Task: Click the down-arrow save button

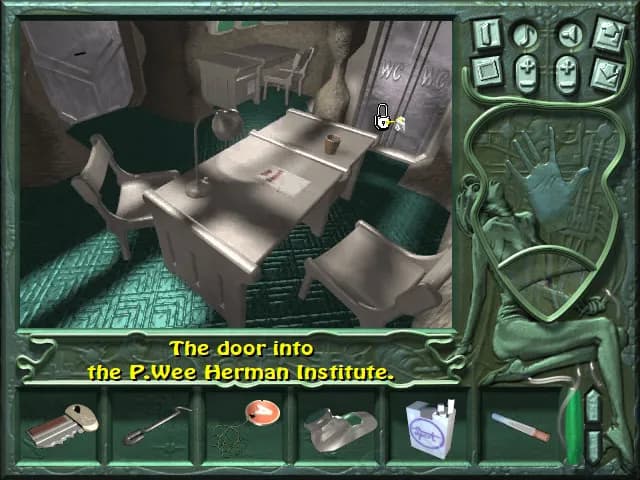Action: [607, 72]
